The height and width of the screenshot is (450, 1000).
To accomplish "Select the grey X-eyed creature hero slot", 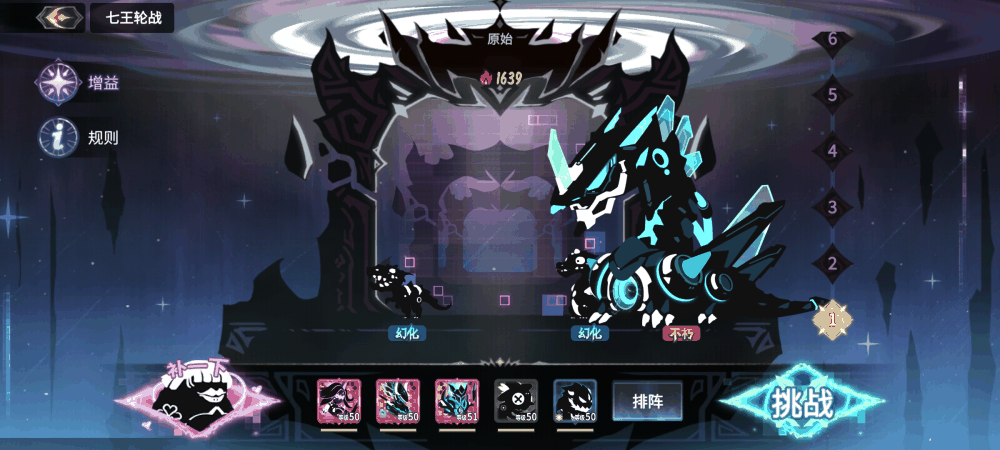I will coord(516,400).
